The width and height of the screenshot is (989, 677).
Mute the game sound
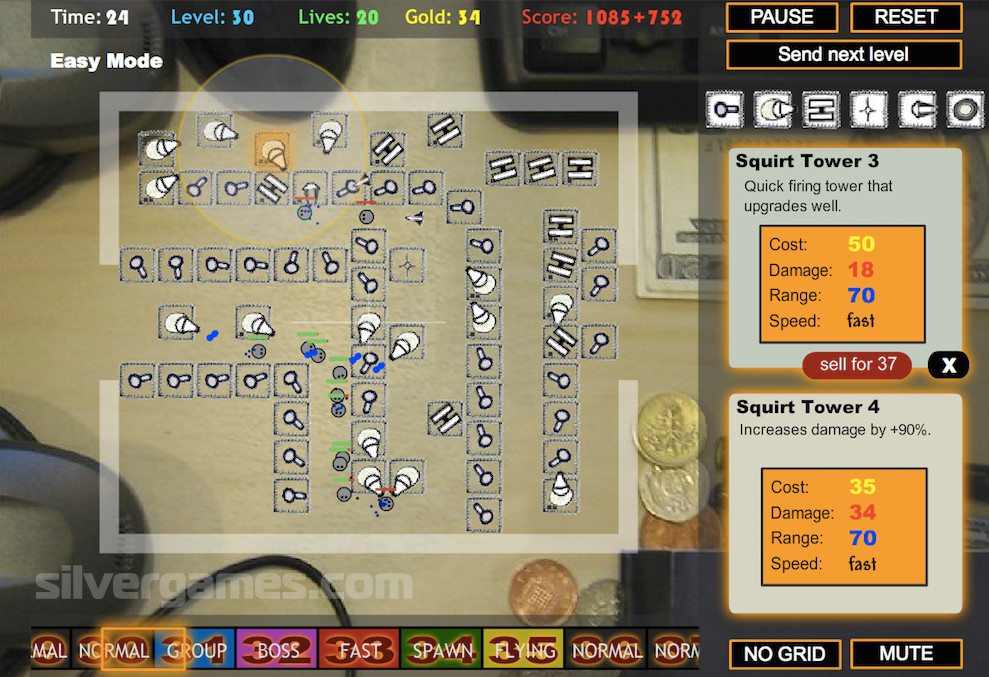pos(906,654)
